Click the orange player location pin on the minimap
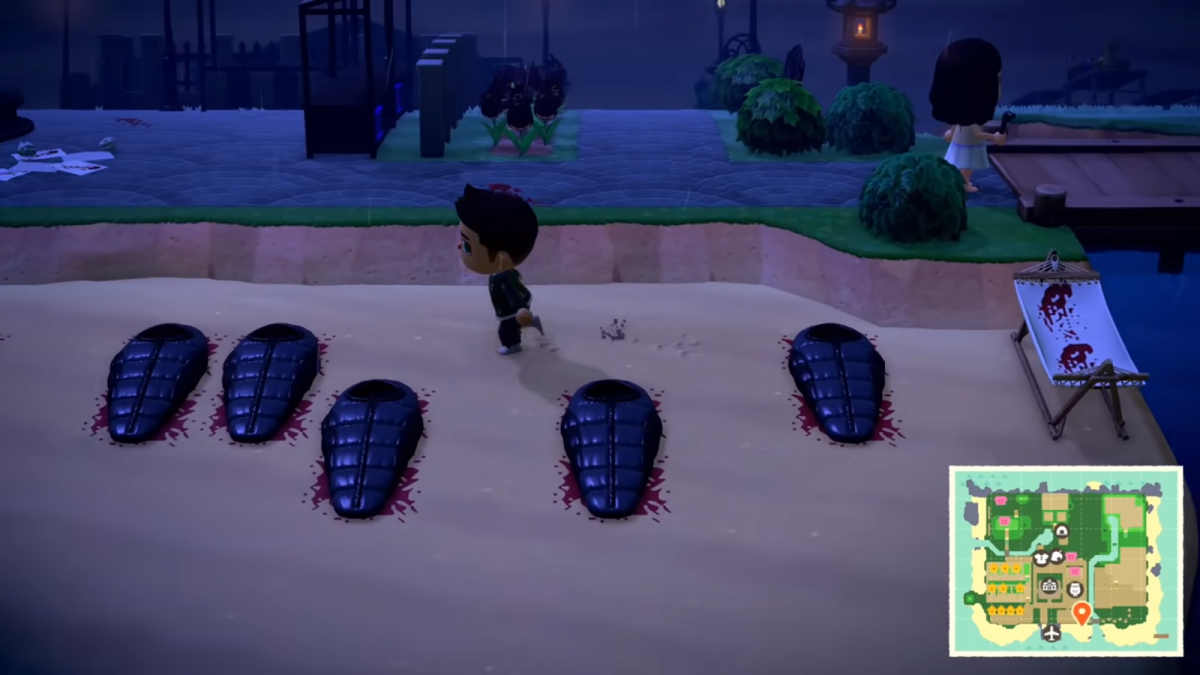 [1080, 612]
